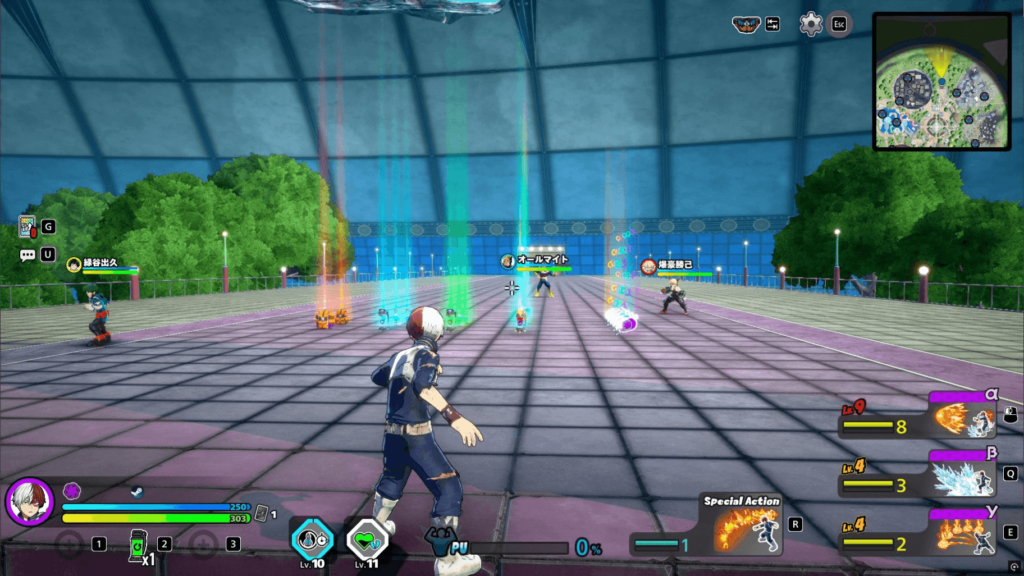
Task: Click the PU muscle gauge icon
Action: click(x=441, y=545)
